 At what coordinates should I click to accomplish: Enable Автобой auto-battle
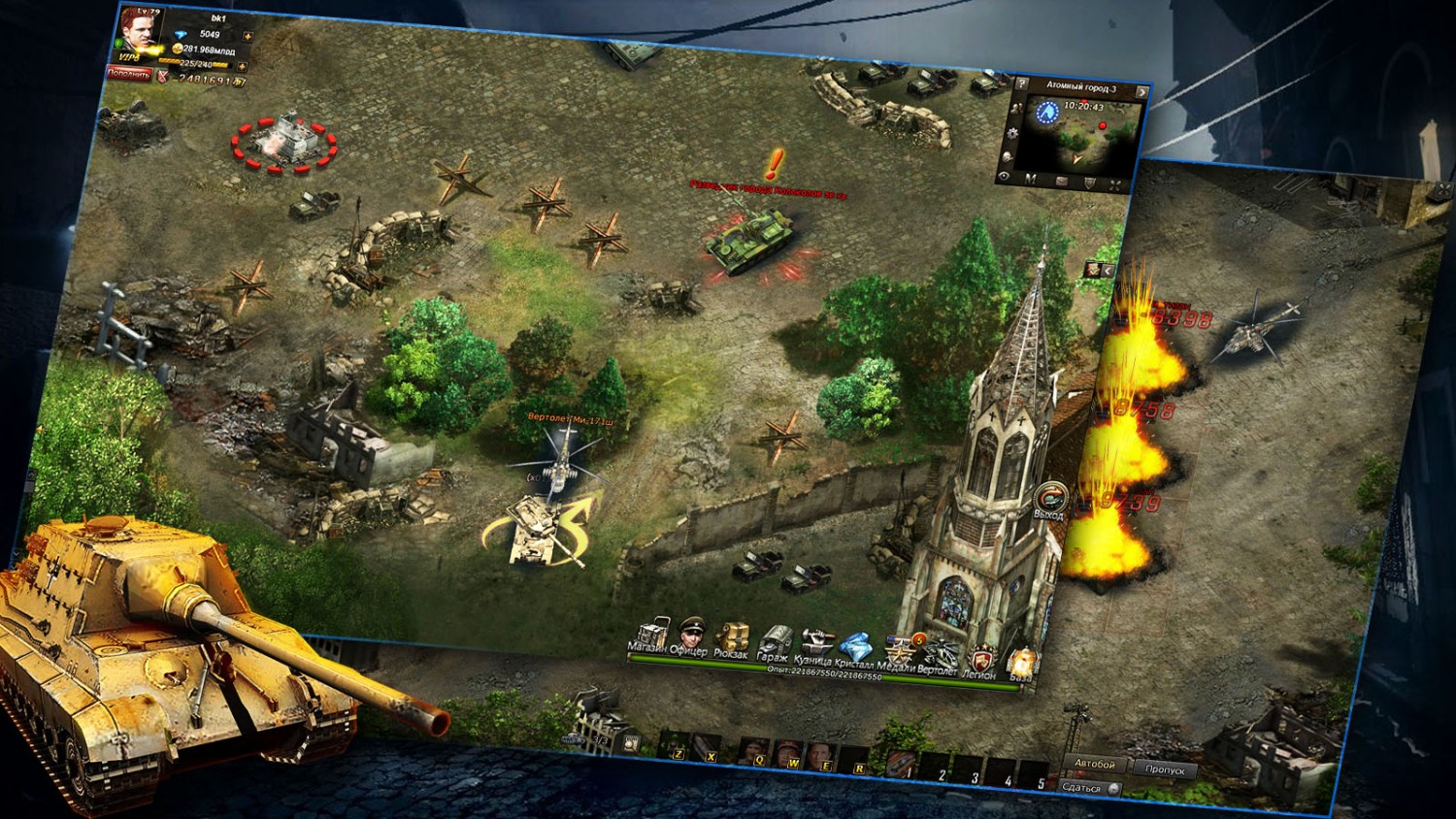coord(1095,764)
